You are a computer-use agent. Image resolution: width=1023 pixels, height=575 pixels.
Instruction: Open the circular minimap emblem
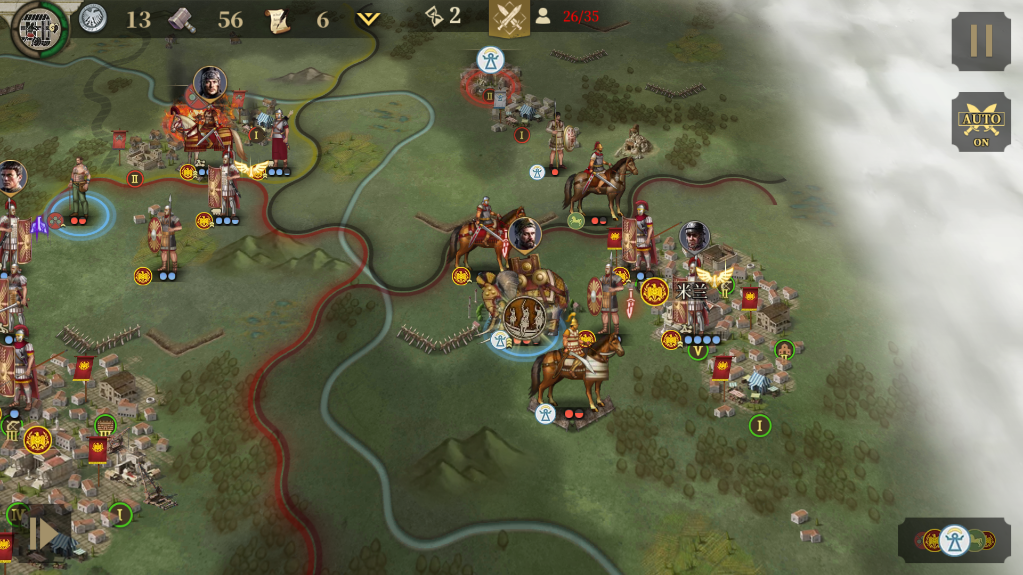click(37, 28)
